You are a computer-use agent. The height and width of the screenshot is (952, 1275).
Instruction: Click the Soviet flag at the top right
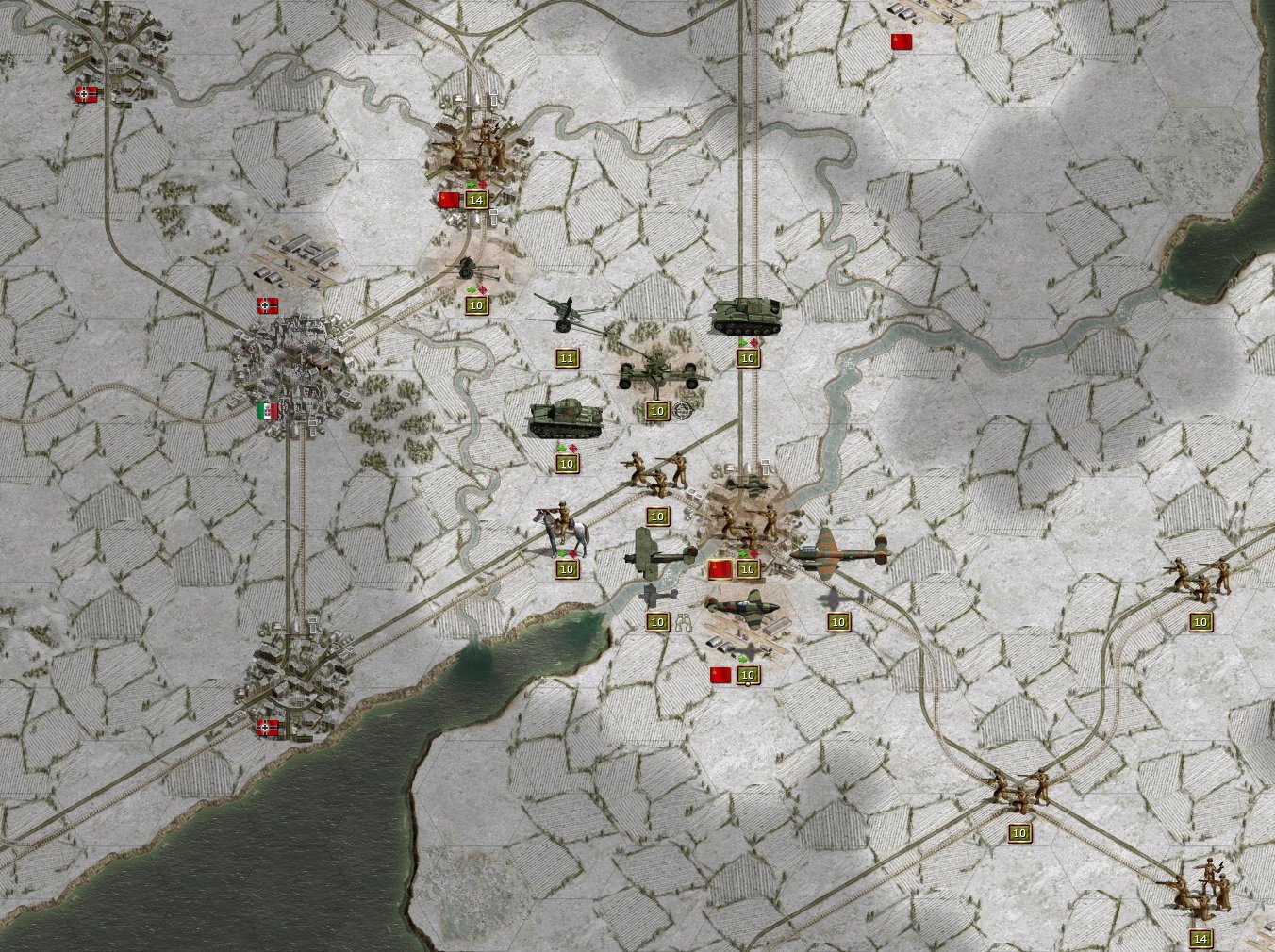pos(902,40)
